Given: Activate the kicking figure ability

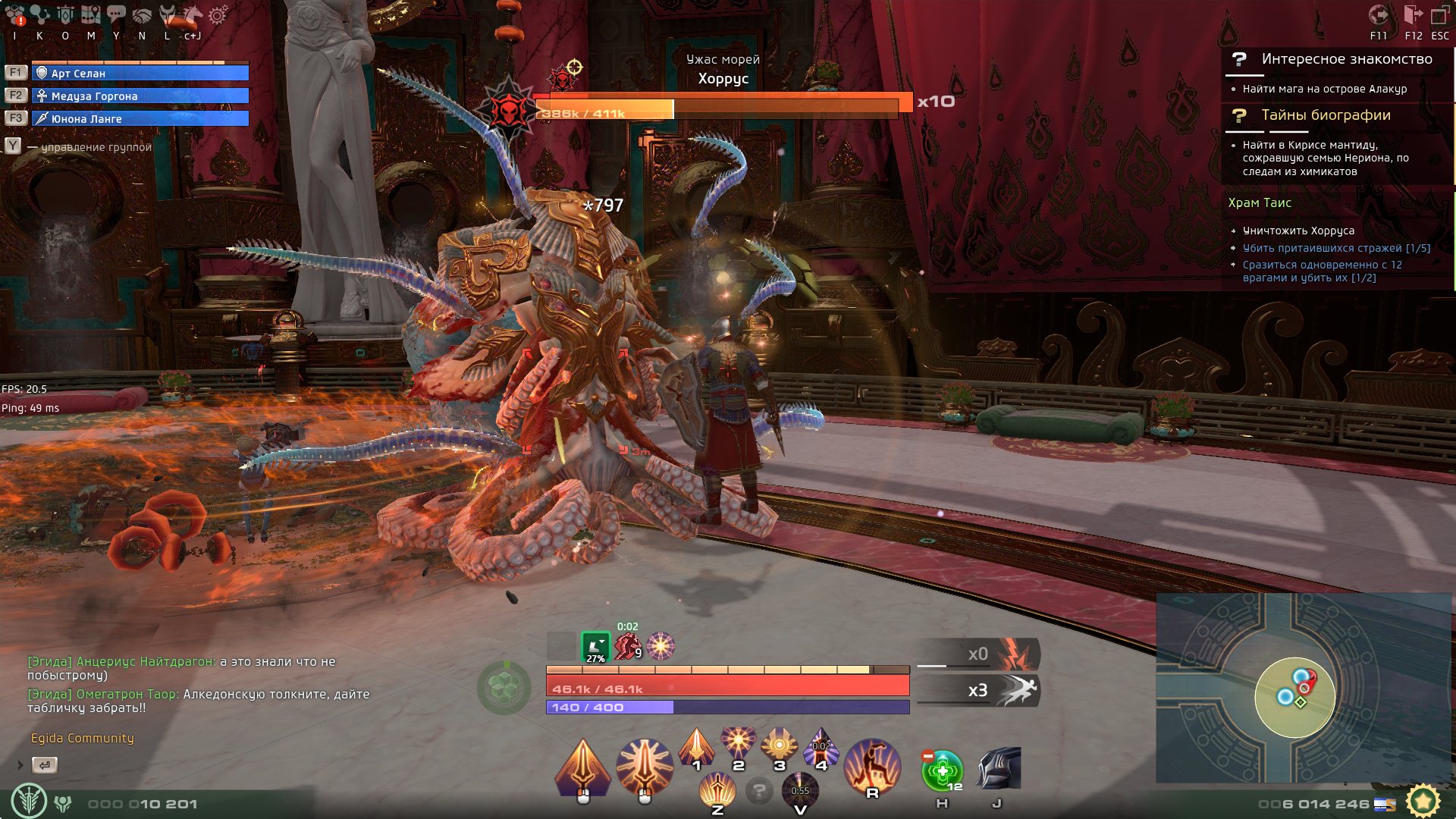Looking at the screenshot, I should click(x=872, y=766).
